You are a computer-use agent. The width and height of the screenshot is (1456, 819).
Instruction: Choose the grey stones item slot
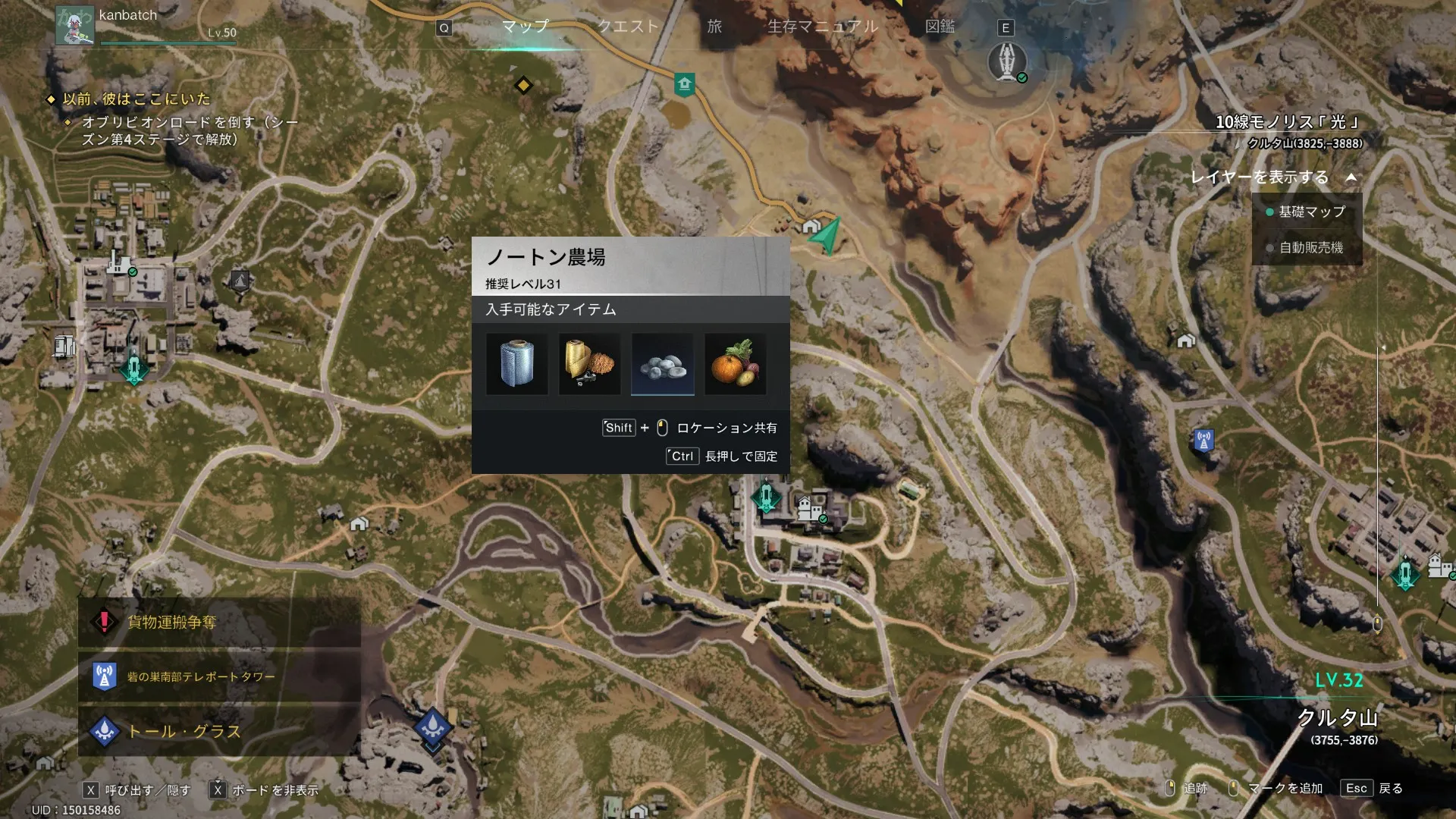click(663, 364)
